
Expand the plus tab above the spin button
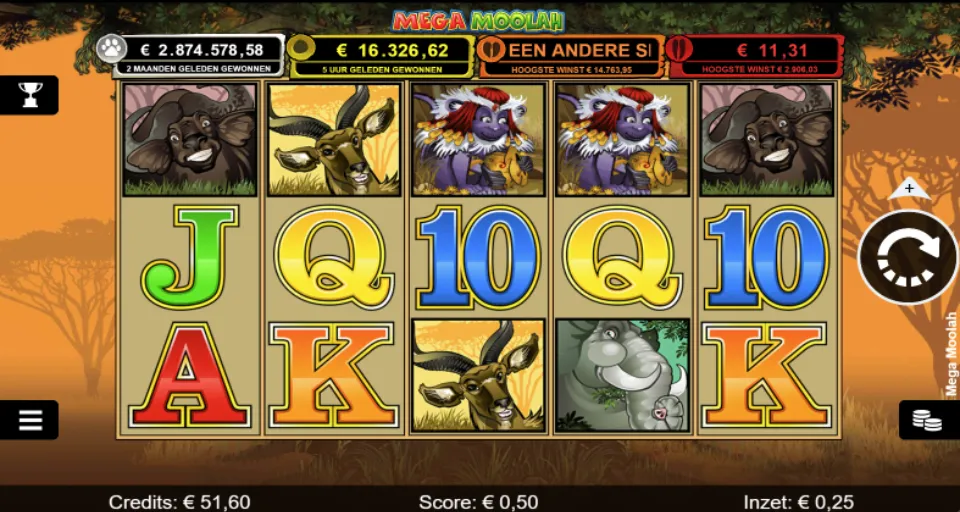click(909, 188)
